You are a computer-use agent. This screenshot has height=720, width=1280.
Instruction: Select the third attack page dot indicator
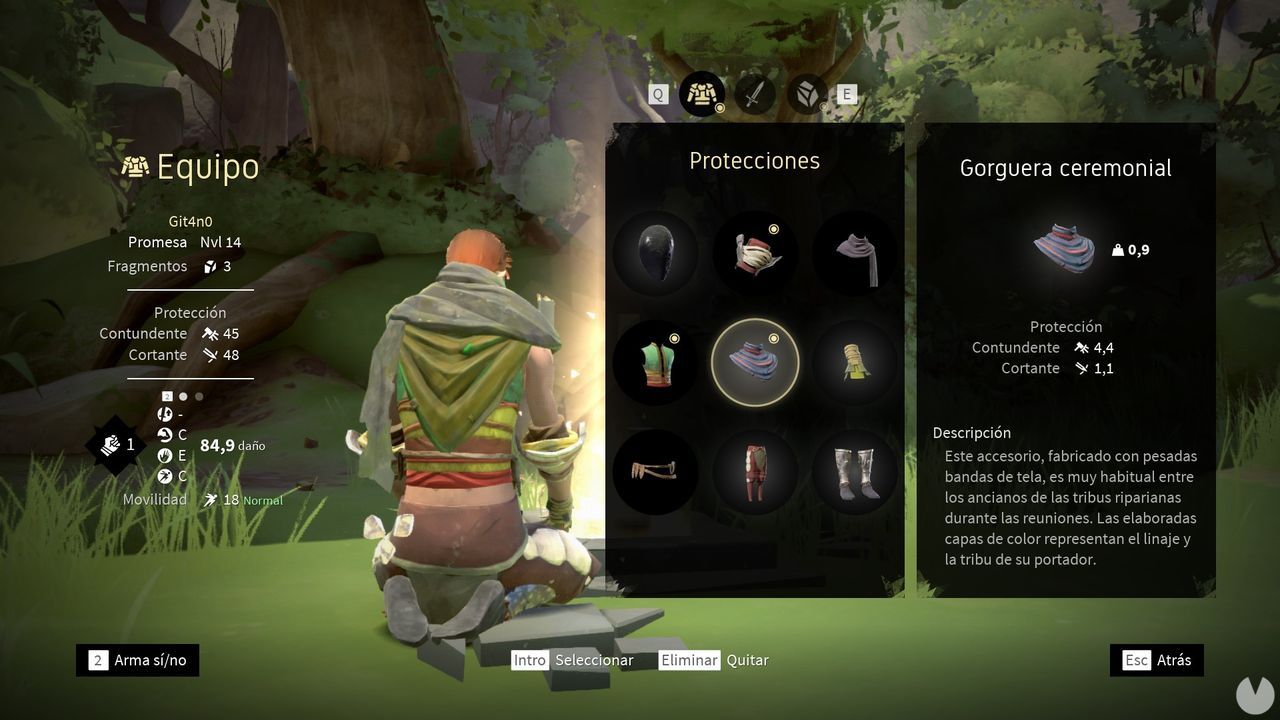198,396
